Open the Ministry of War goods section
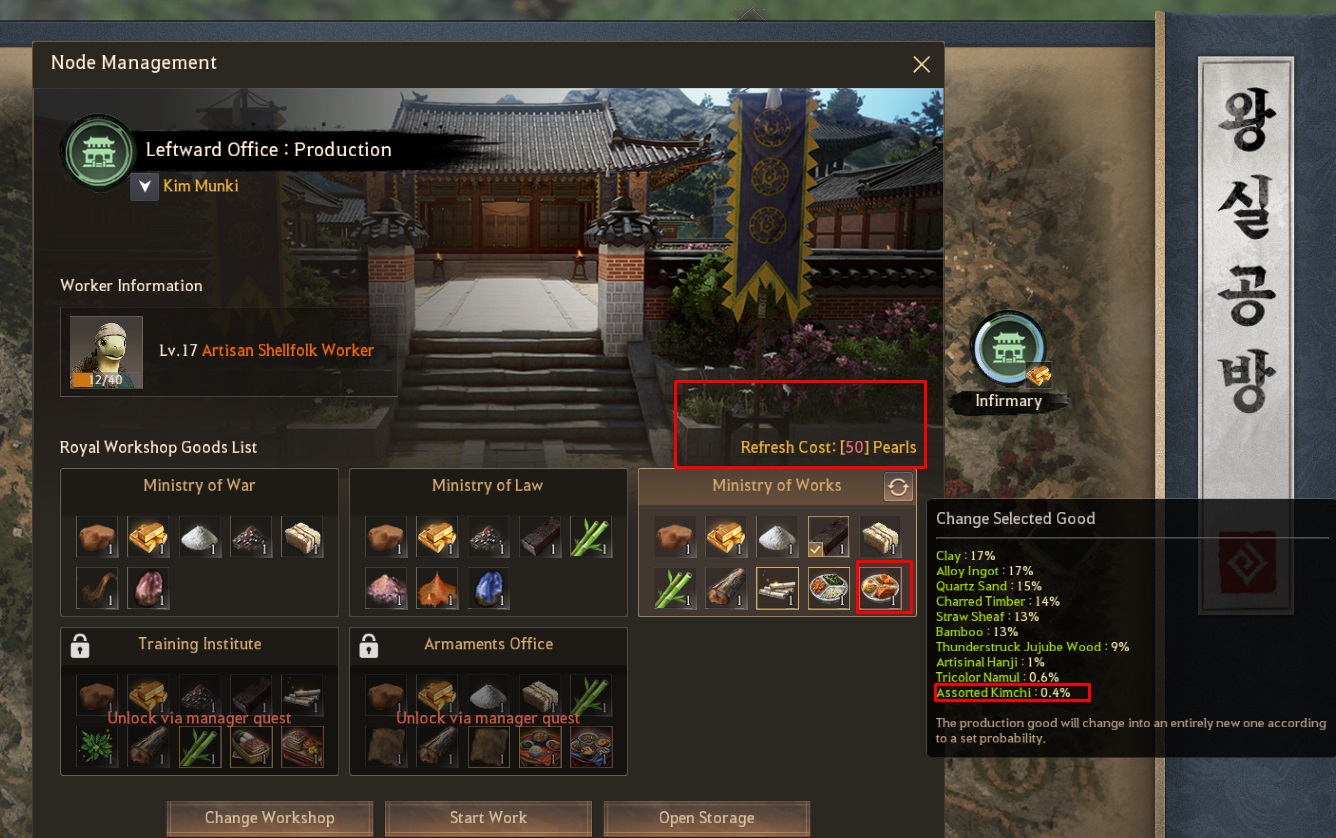Screen dimensions: 1336x838 [x=199, y=485]
